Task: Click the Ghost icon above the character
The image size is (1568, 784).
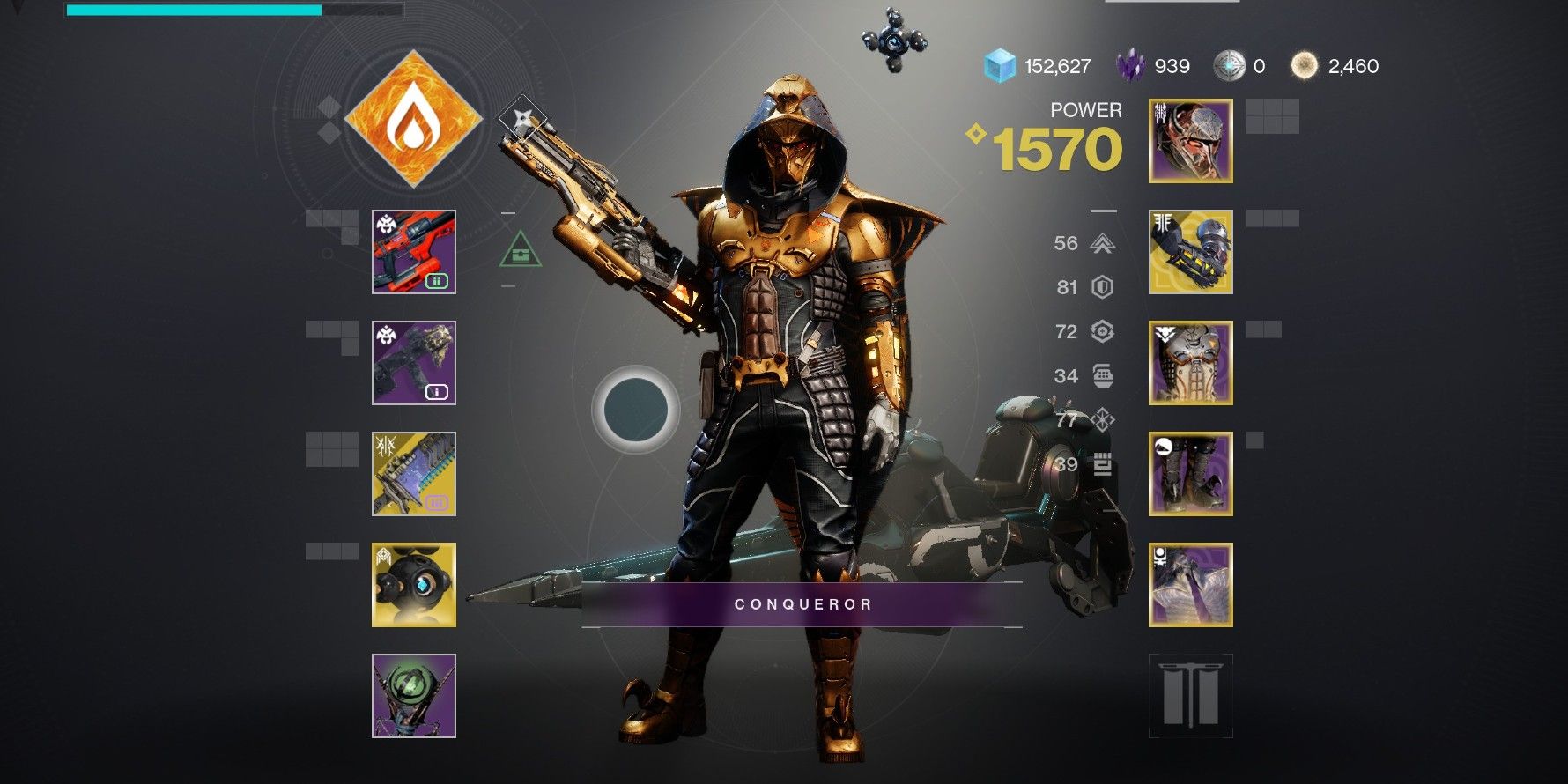Action: pos(893,40)
